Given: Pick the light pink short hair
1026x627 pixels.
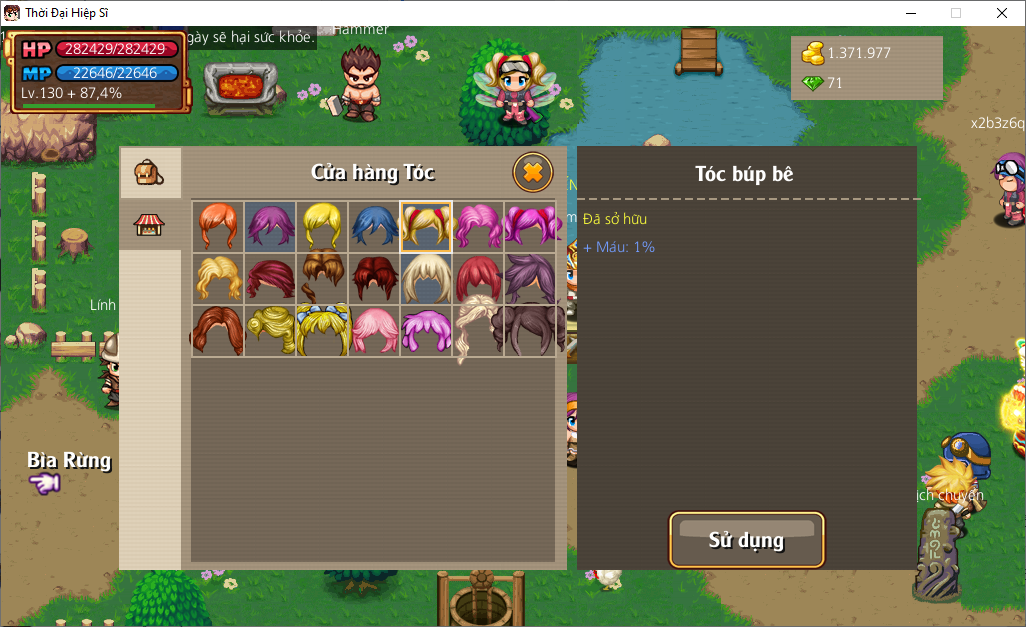Looking at the screenshot, I should (x=374, y=330).
